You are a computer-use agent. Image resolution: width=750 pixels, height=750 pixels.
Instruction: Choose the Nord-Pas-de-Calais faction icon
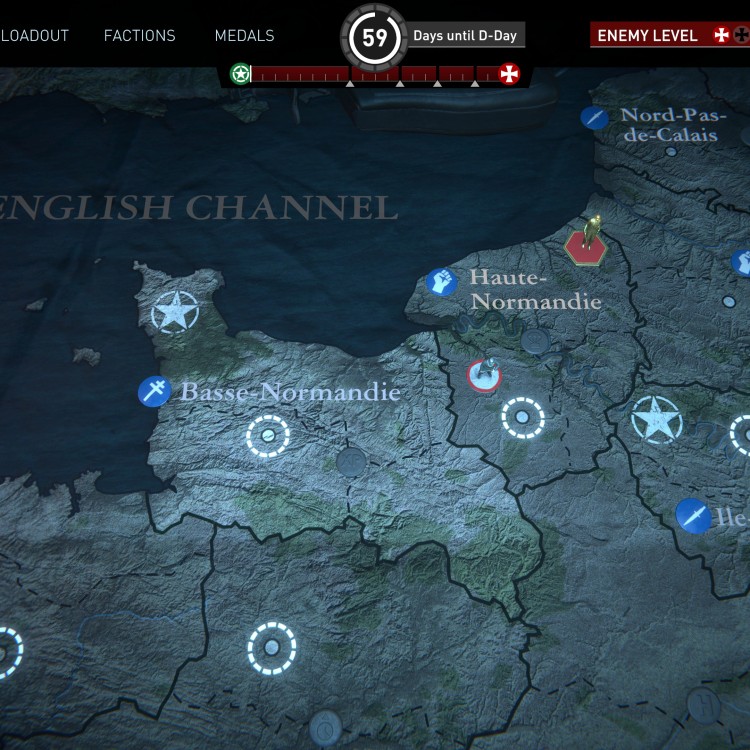(x=594, y=118)
